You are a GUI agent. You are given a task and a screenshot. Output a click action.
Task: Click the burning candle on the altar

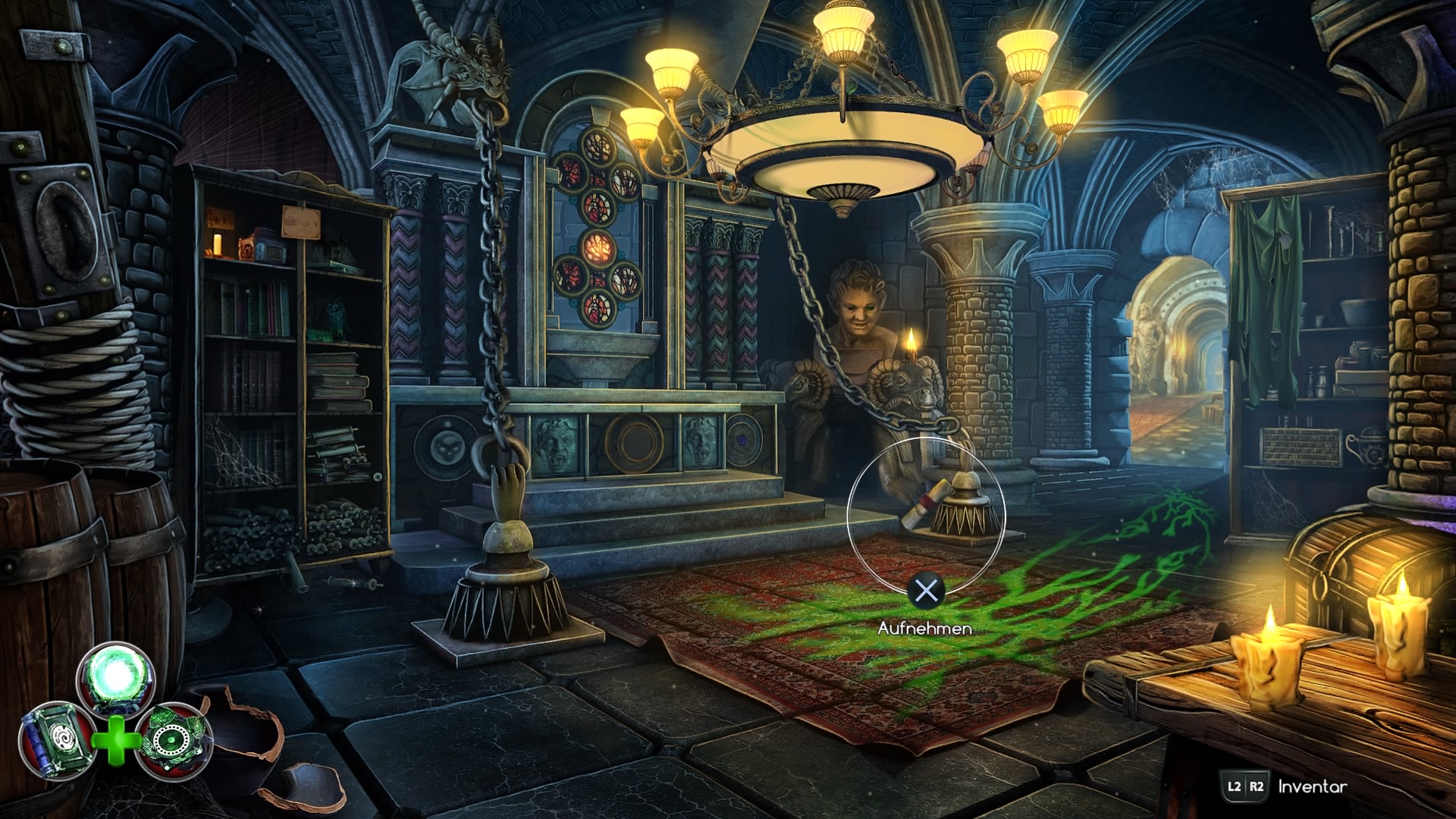point(910,345)
